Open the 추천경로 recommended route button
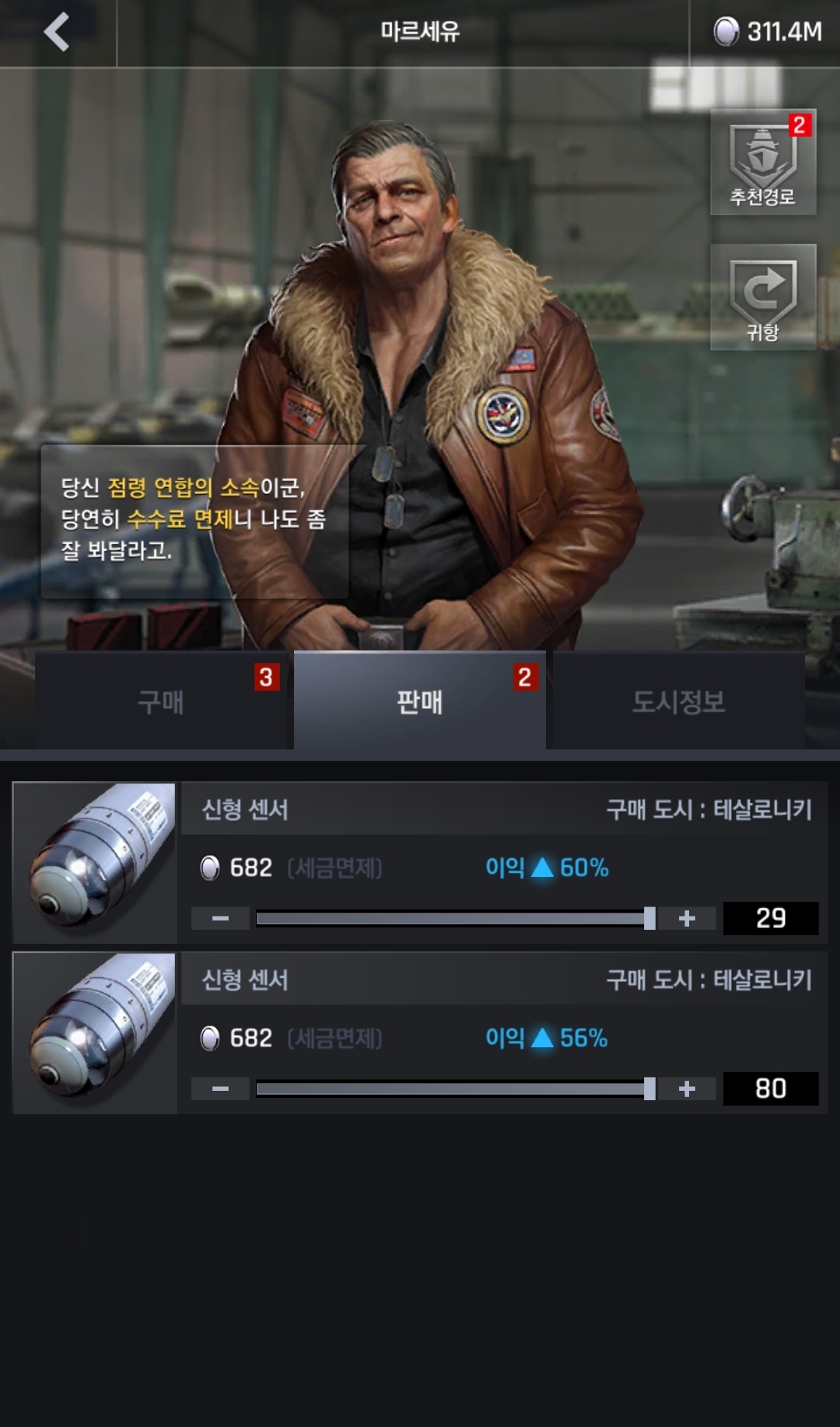This screenshot has height=1427, width=840. click(x=763, y=163)
